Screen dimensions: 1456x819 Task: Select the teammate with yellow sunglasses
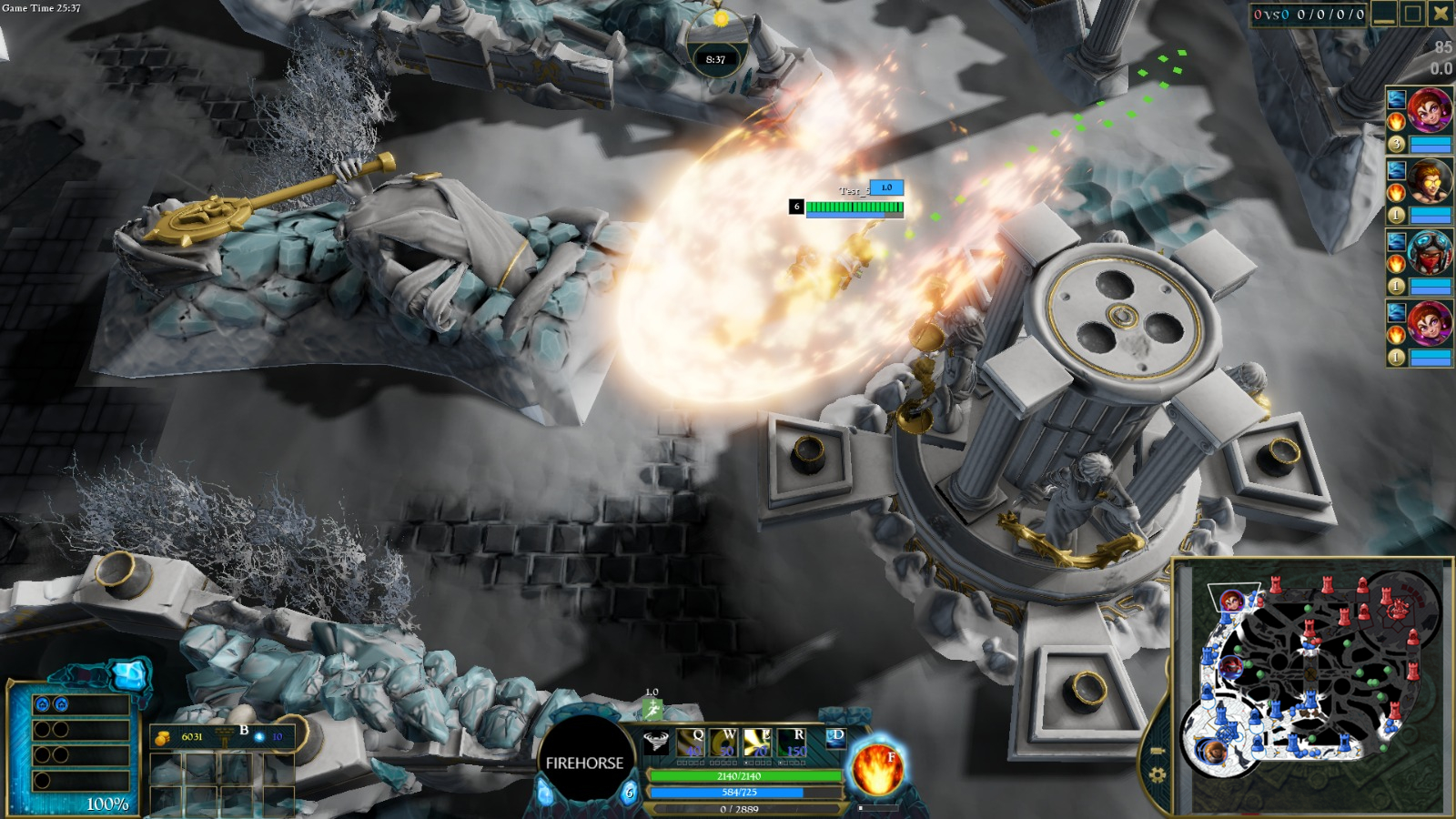(1429, 182)
